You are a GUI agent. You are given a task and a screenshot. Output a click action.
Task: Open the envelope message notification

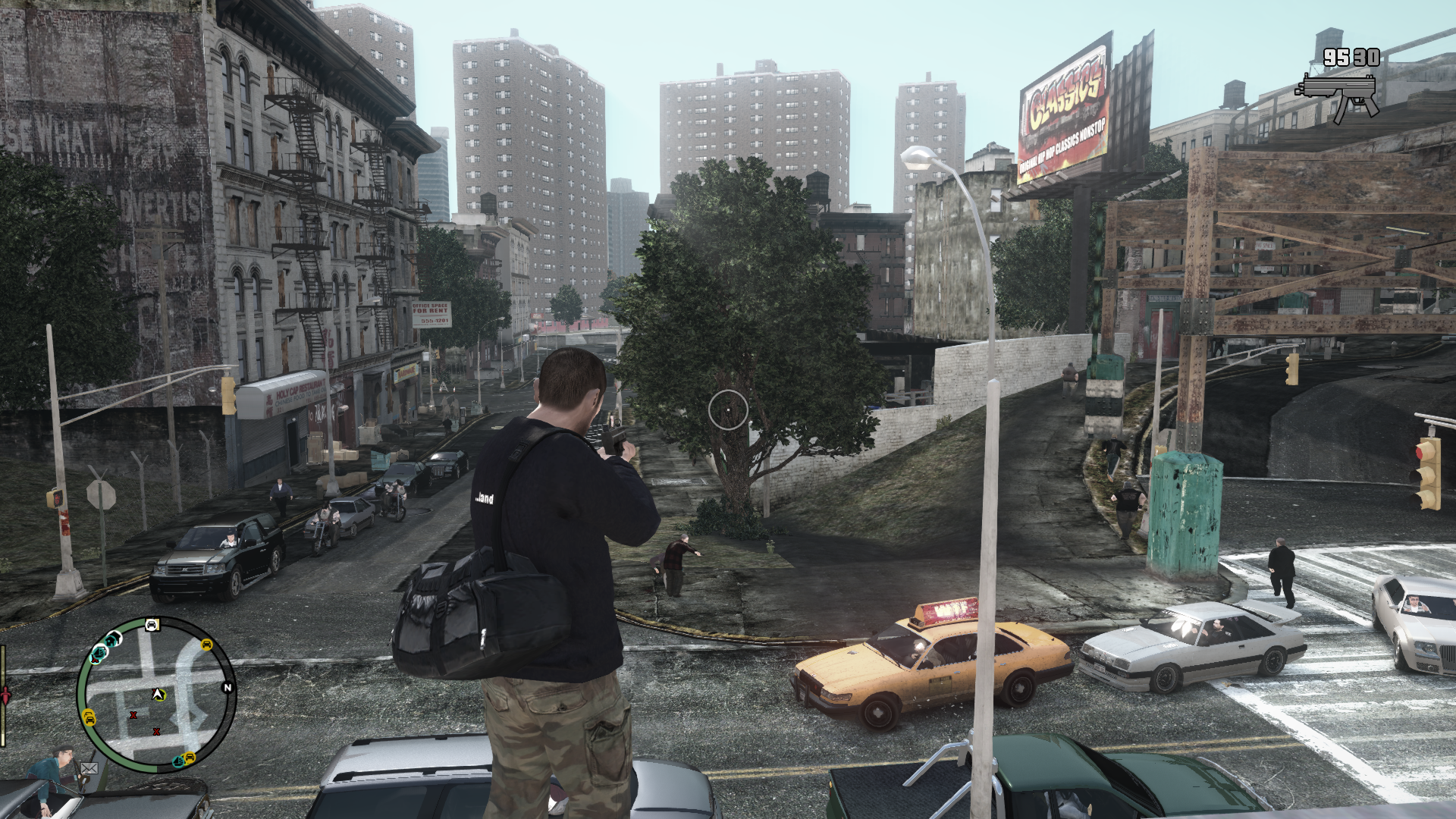pyautogui.click(x=89, y=768)
